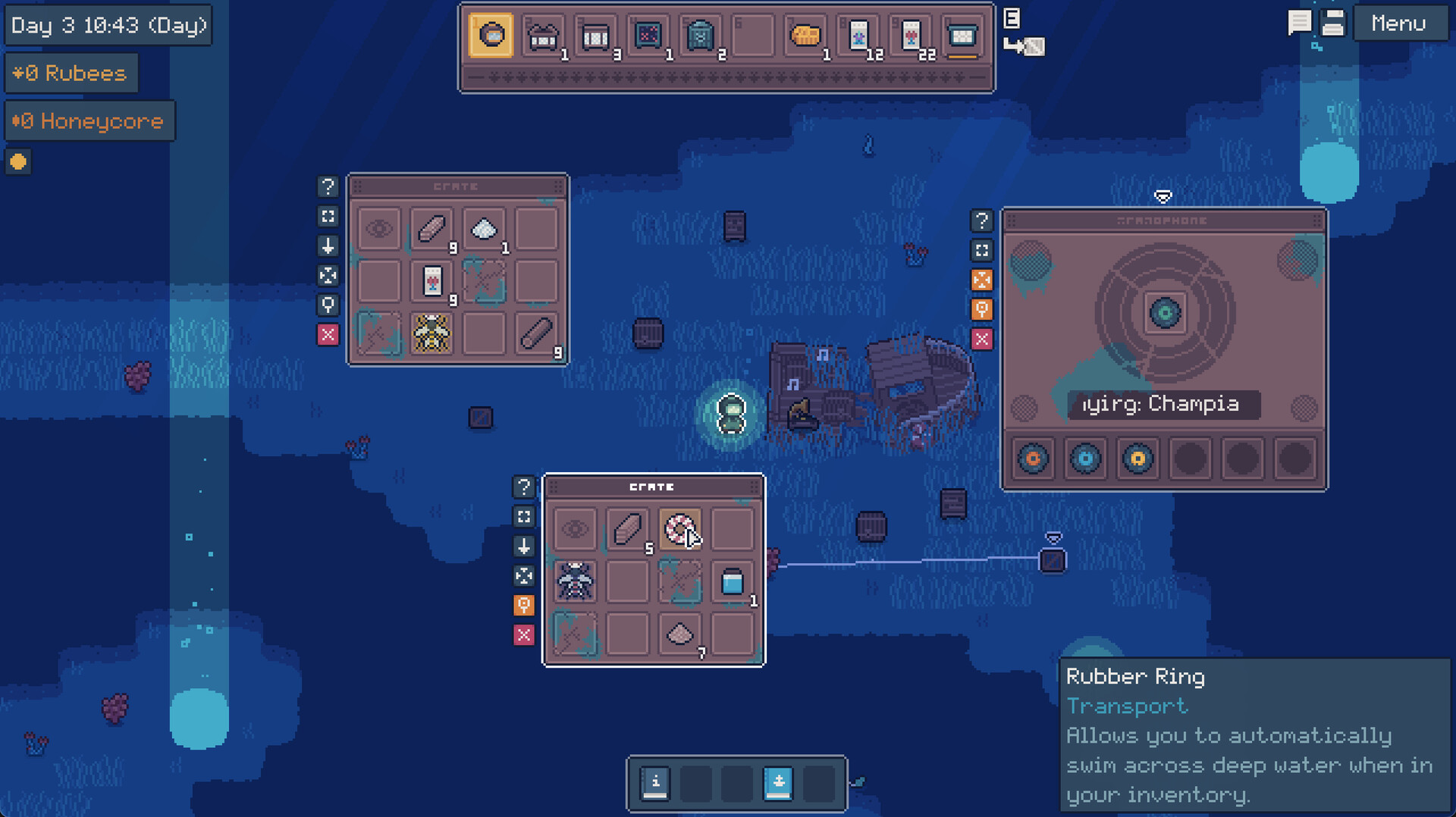Pick up the bee from the upper crate
Image resolution: width=1456 pixels, height=817 pixels.
[x=431, y=333]
